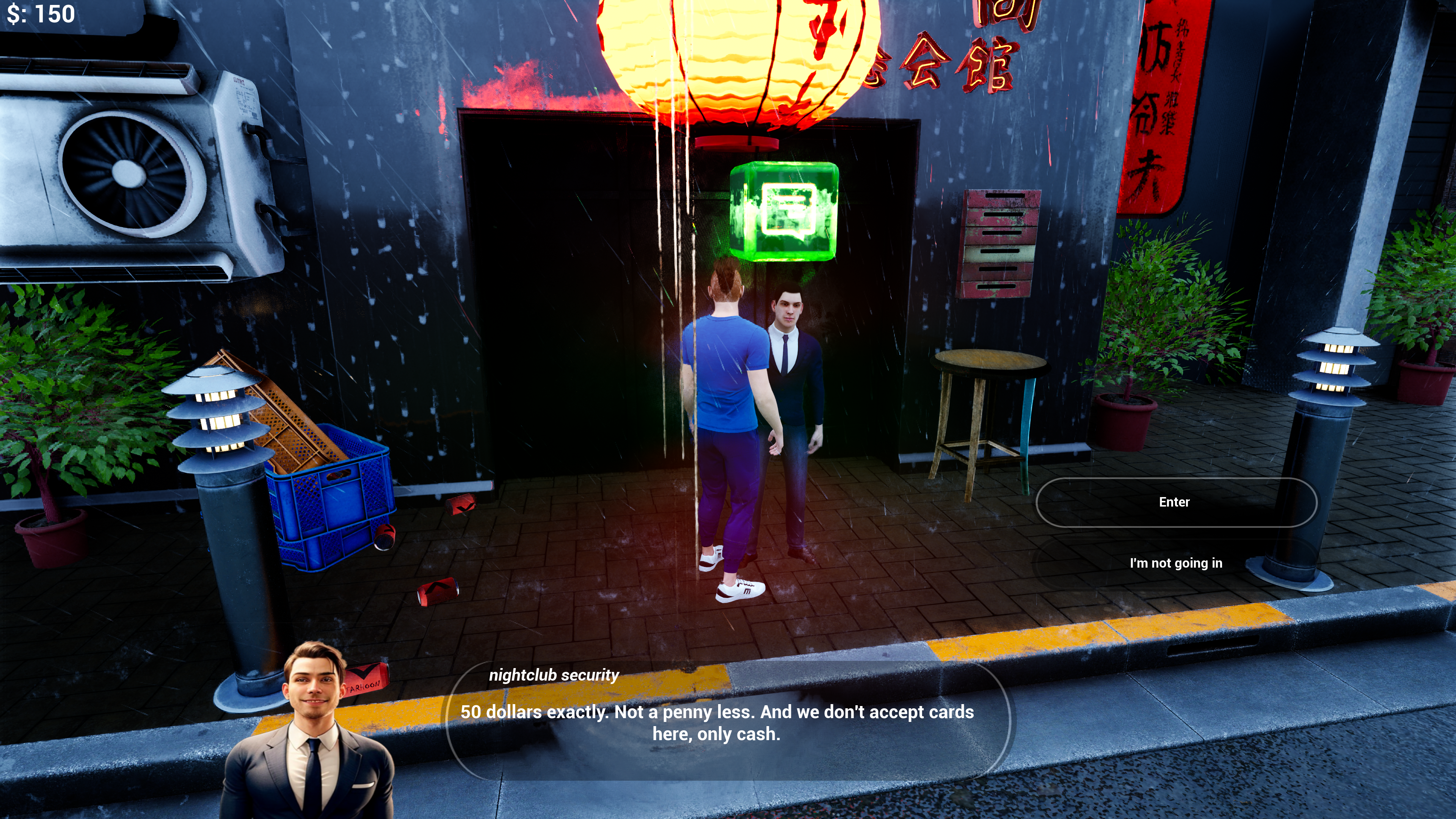Select the "I'm not going in" reply

[x=1176, y=563]
